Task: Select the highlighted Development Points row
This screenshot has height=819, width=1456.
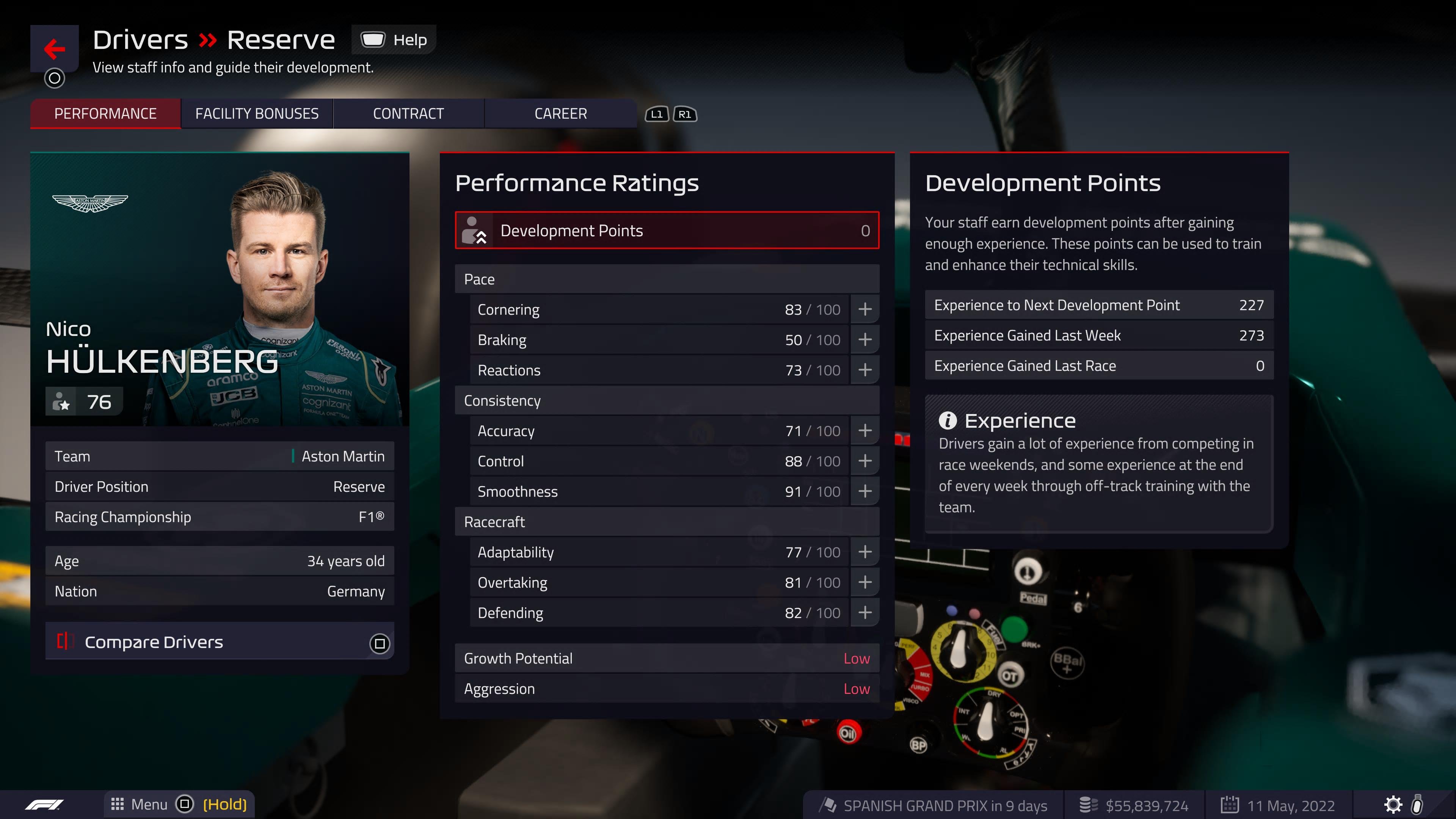Action: click(x=667, y=230)
